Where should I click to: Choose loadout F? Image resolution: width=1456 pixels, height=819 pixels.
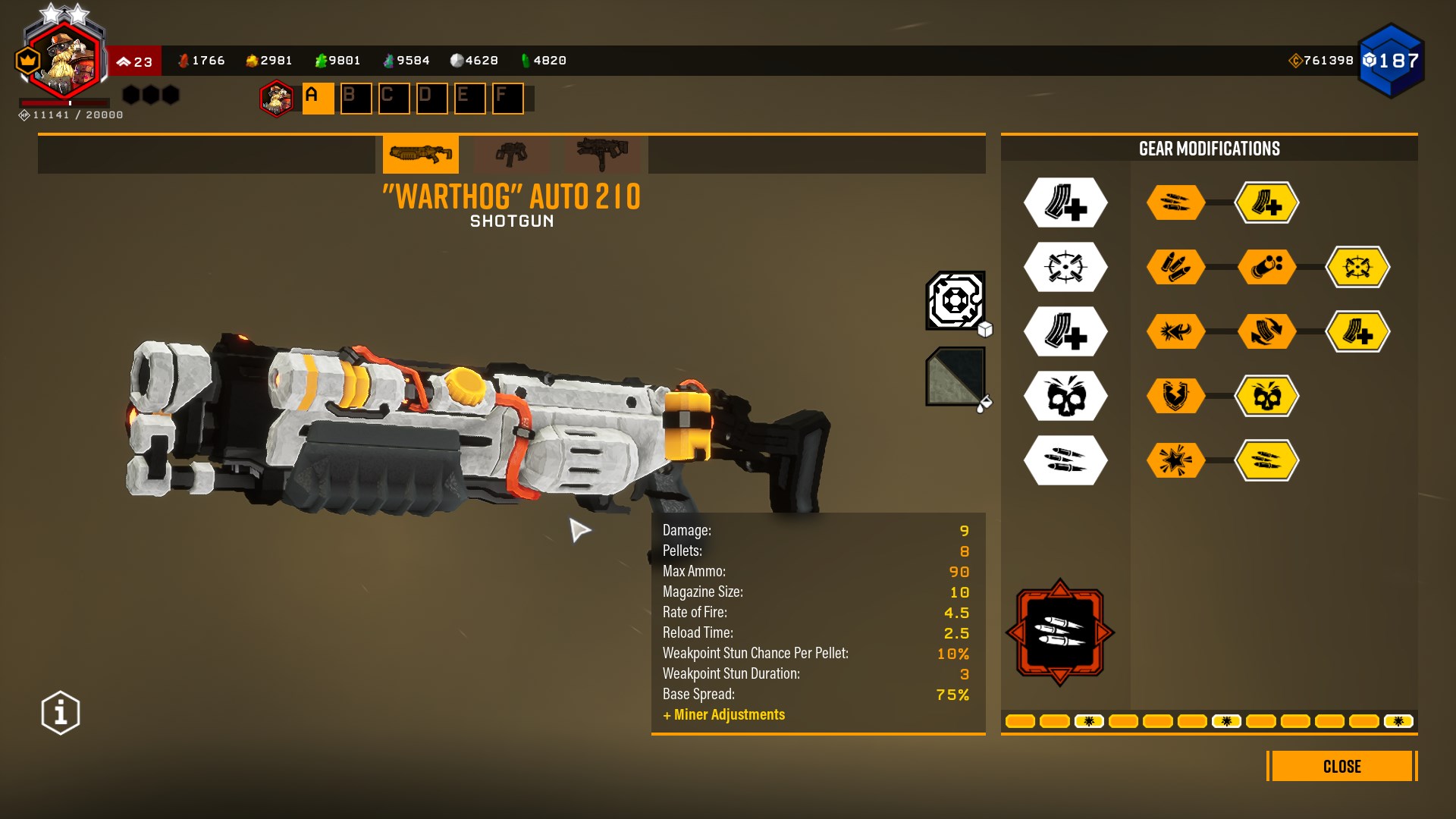tap(507, 99)
